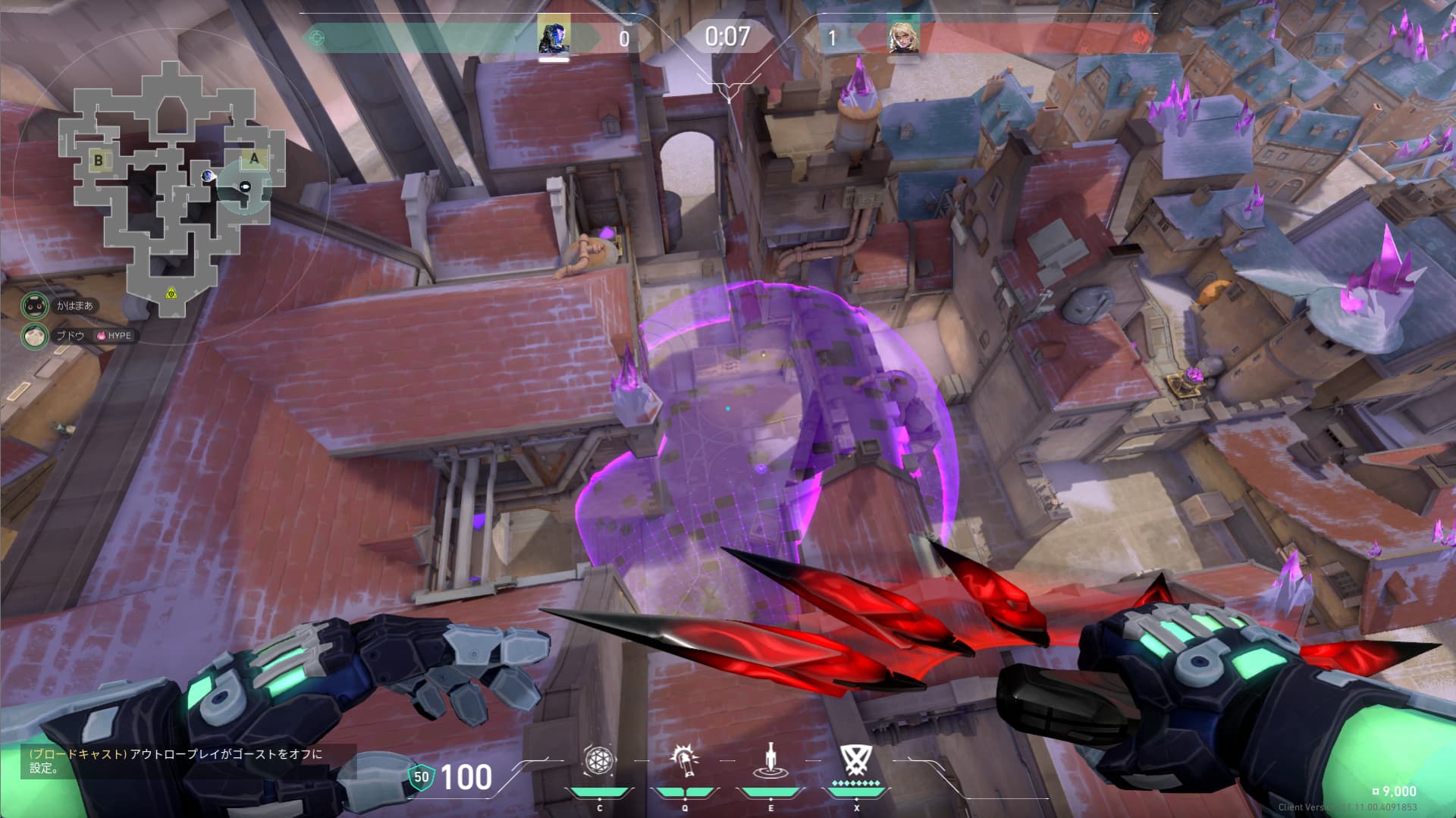The image size is (1456, 818).
Task: Click the yellow triangle marker on minimap
Action: coord(171,293)
